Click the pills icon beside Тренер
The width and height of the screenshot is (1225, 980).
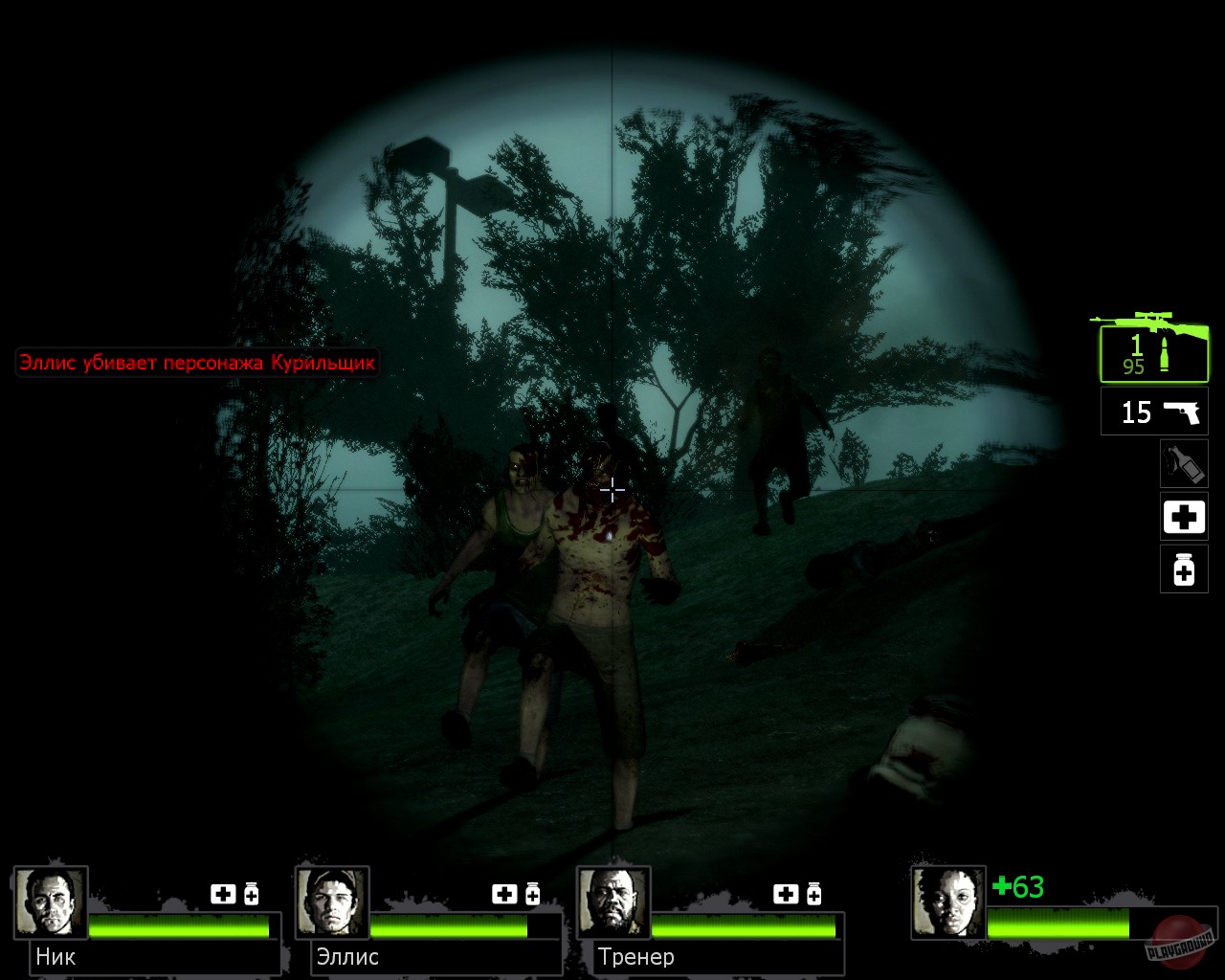click(x=815, y=895)
